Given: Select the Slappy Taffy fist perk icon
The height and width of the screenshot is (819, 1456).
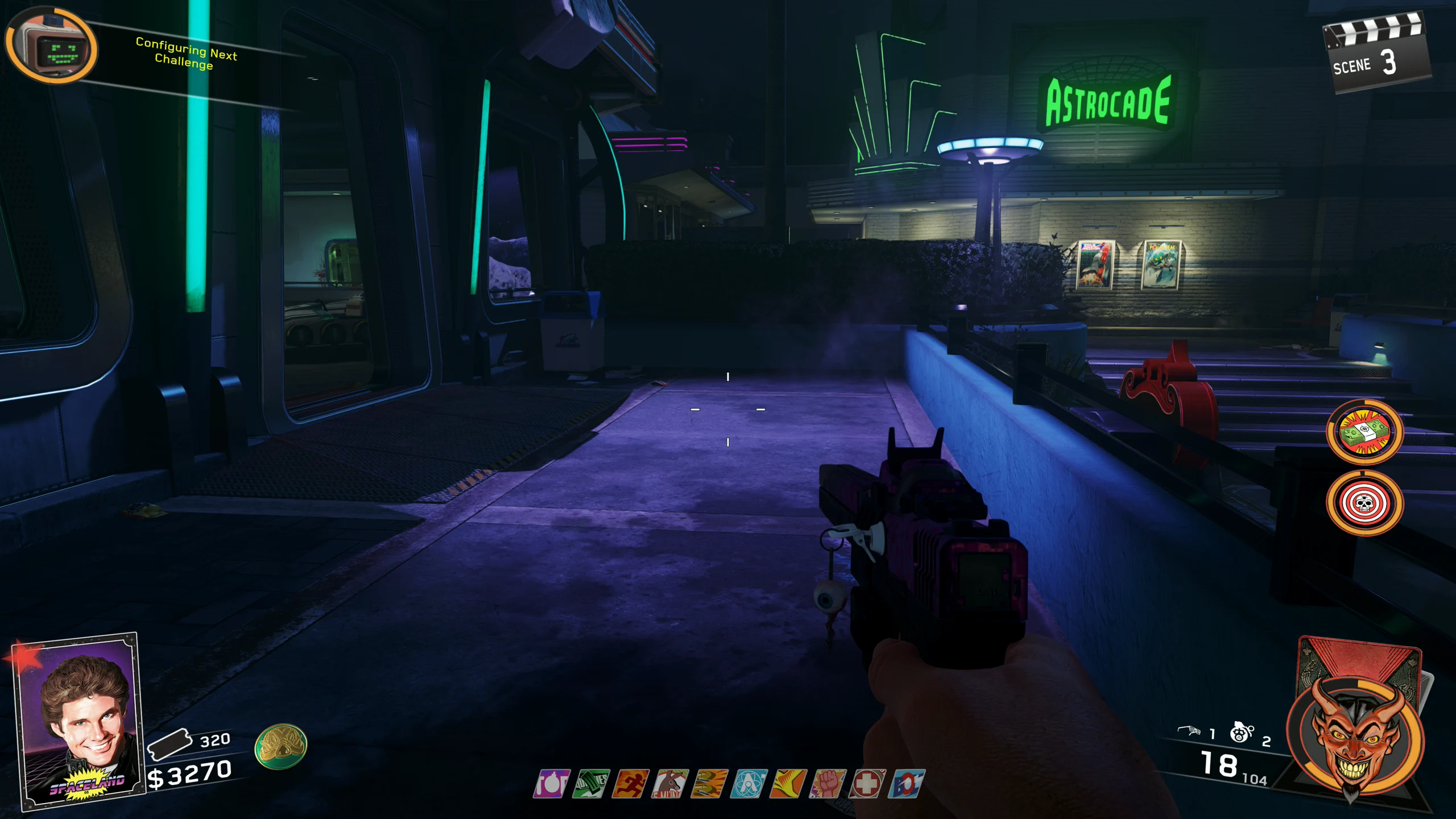Looking at the screenshot, I should click(x=828, y=784).
